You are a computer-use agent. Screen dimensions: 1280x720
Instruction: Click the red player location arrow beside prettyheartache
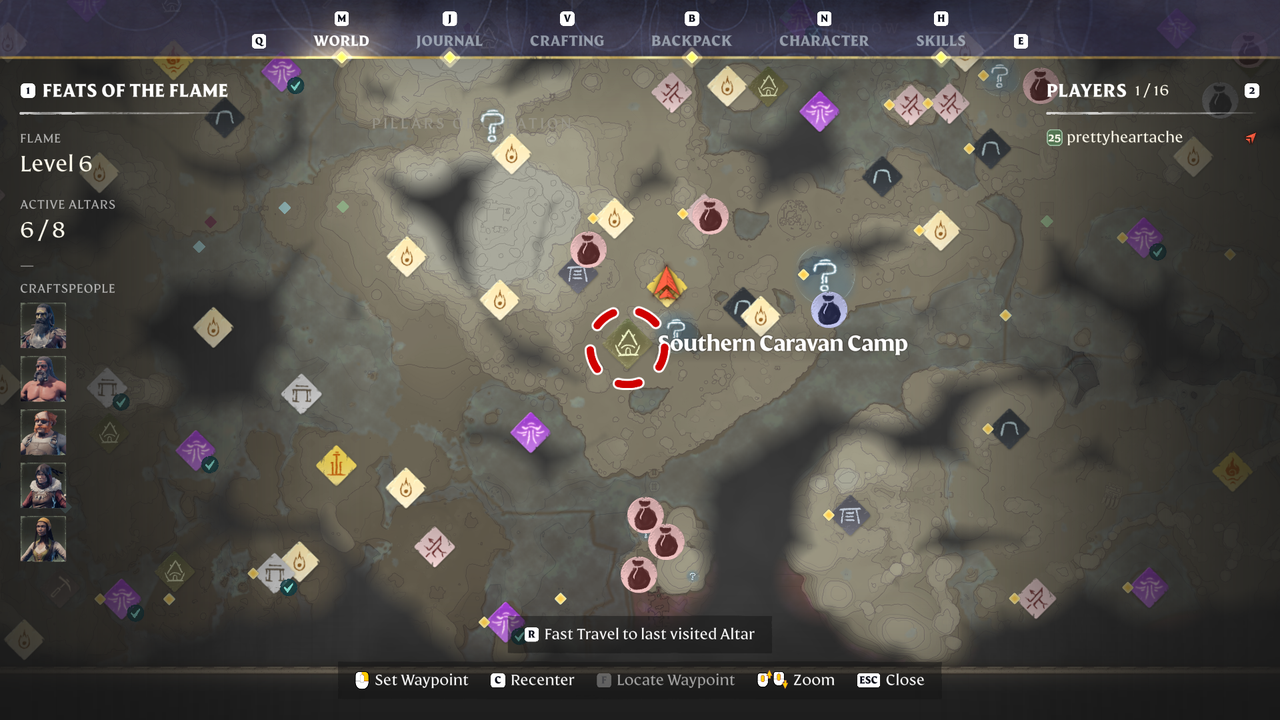1250,139
